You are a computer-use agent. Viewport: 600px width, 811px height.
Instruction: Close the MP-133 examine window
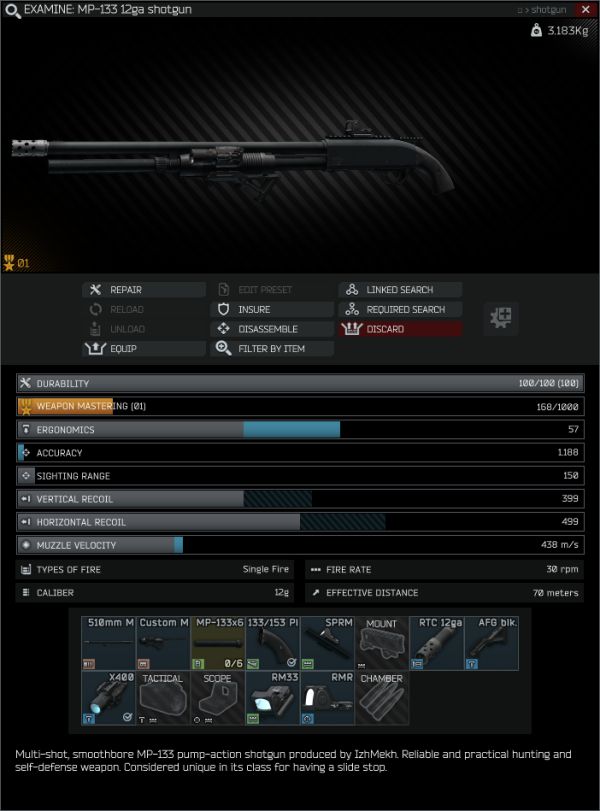(585, 9)
